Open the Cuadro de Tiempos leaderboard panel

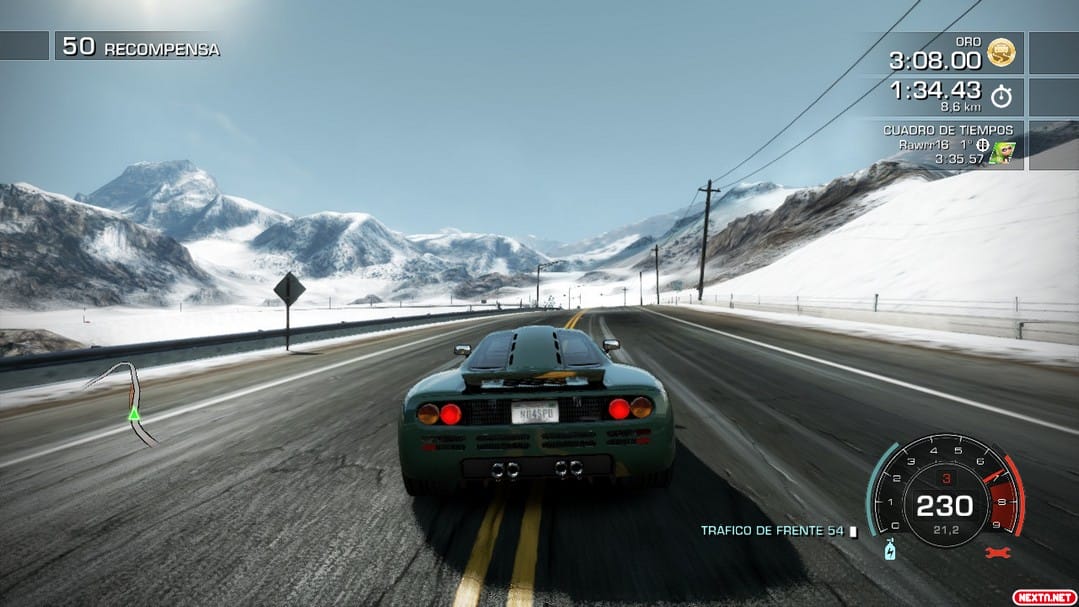(x=947, y=144)
